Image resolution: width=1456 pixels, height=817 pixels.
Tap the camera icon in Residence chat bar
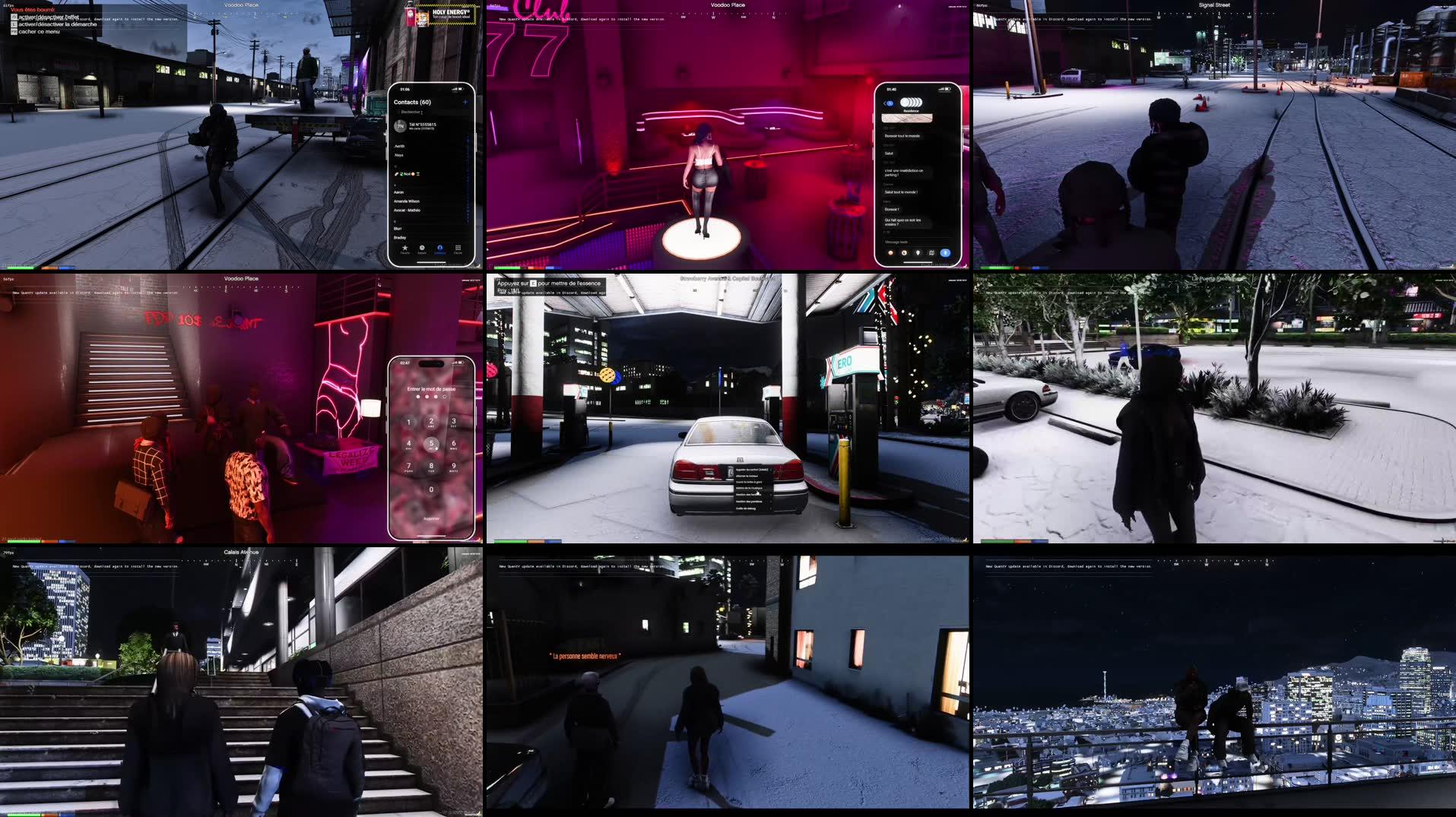pyautogui.click(x=890, y=252)
